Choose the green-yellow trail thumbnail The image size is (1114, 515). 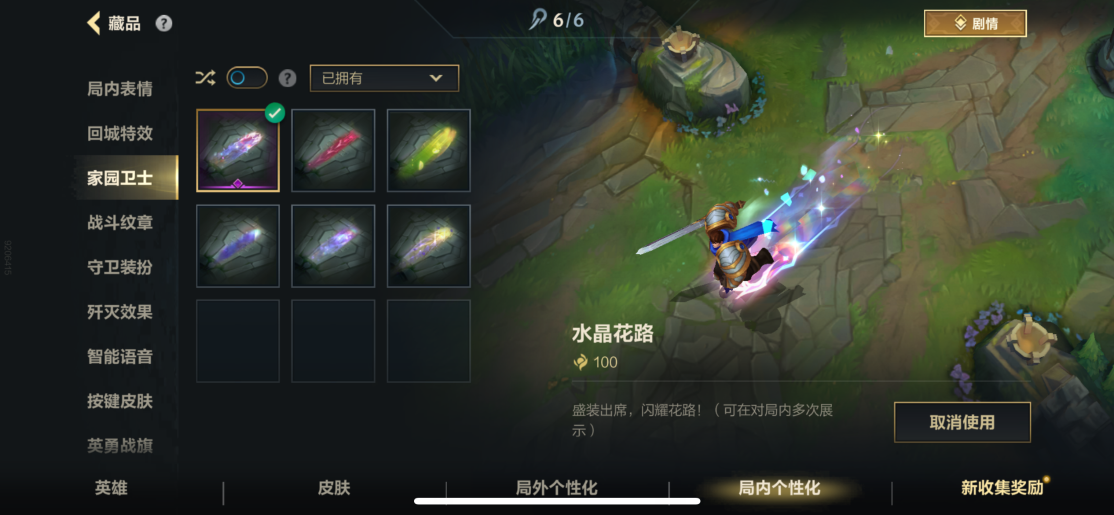pyautogui.click(x=428, y=150)
